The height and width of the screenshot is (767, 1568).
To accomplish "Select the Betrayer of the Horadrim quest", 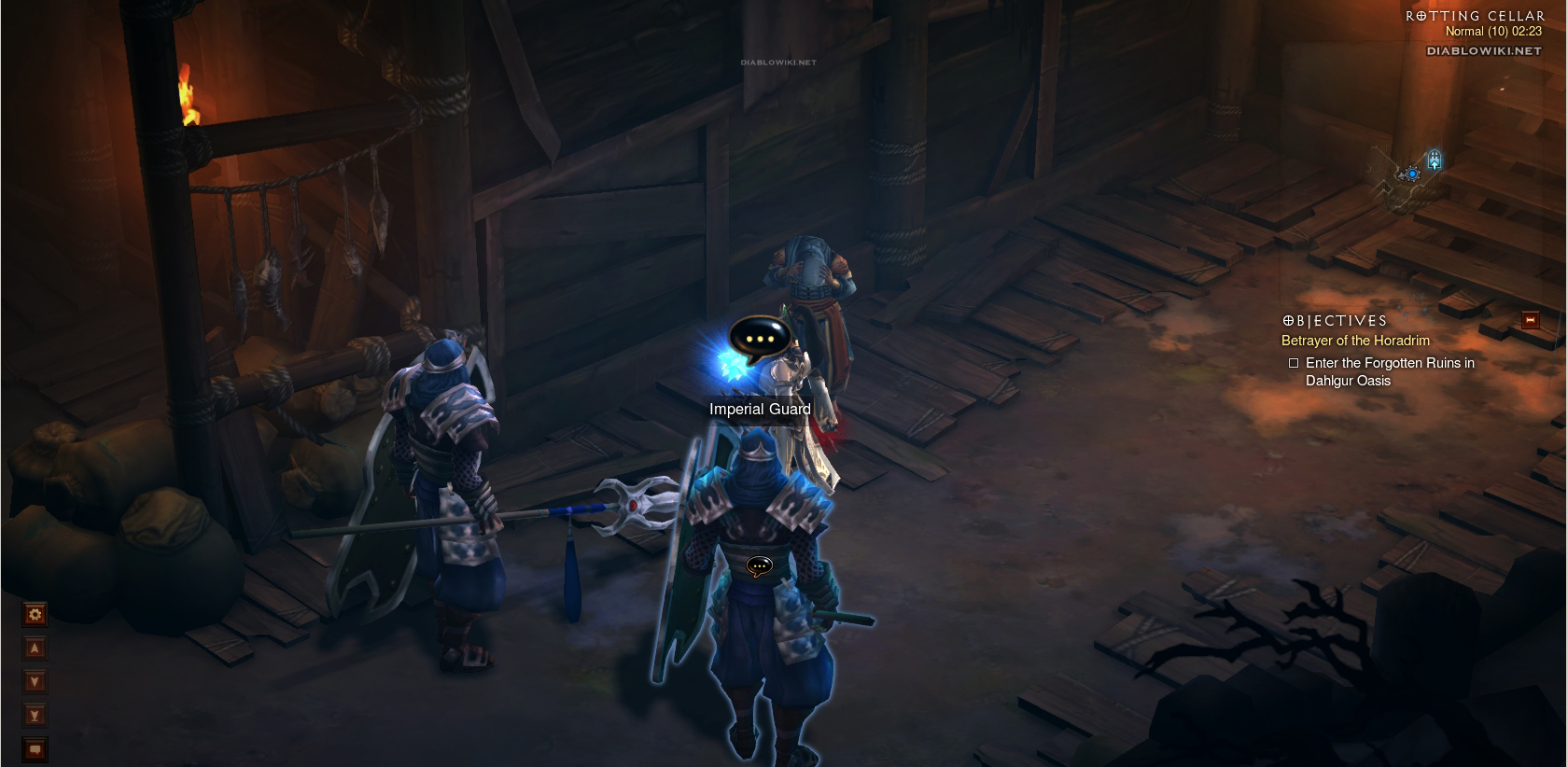I will point(1355,341).
